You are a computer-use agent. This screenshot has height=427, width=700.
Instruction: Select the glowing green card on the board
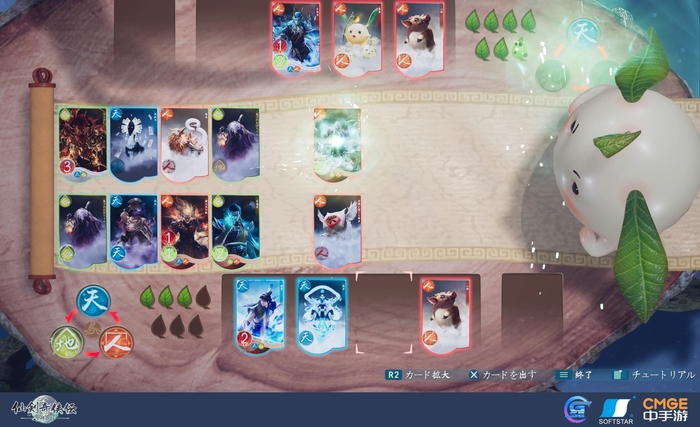337,144
